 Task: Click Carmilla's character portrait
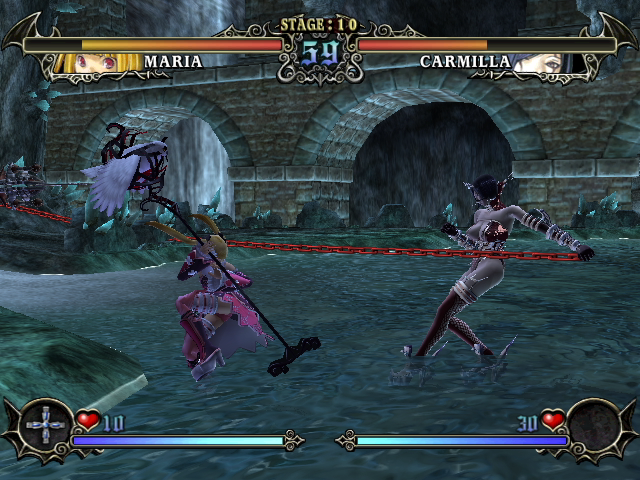(542, 63)
